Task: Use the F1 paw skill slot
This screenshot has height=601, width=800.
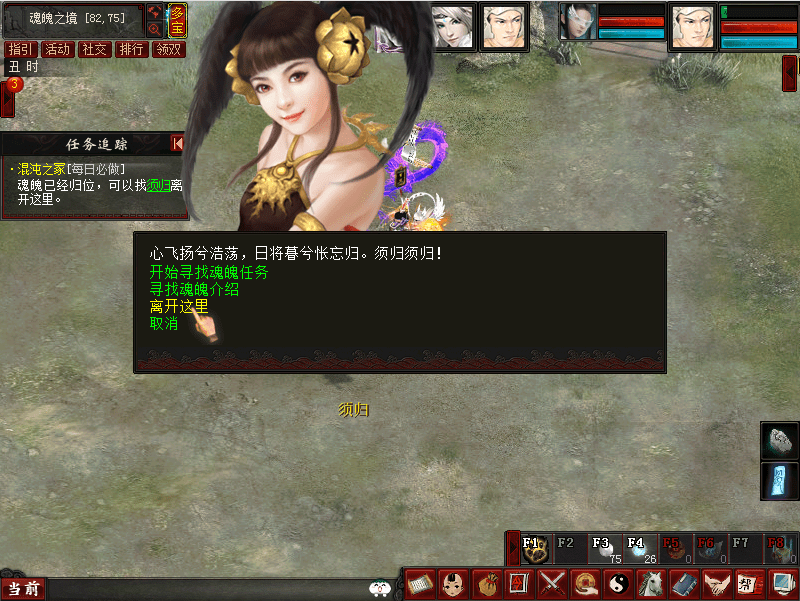Action: pyautogui.click(x=535, y=549)
